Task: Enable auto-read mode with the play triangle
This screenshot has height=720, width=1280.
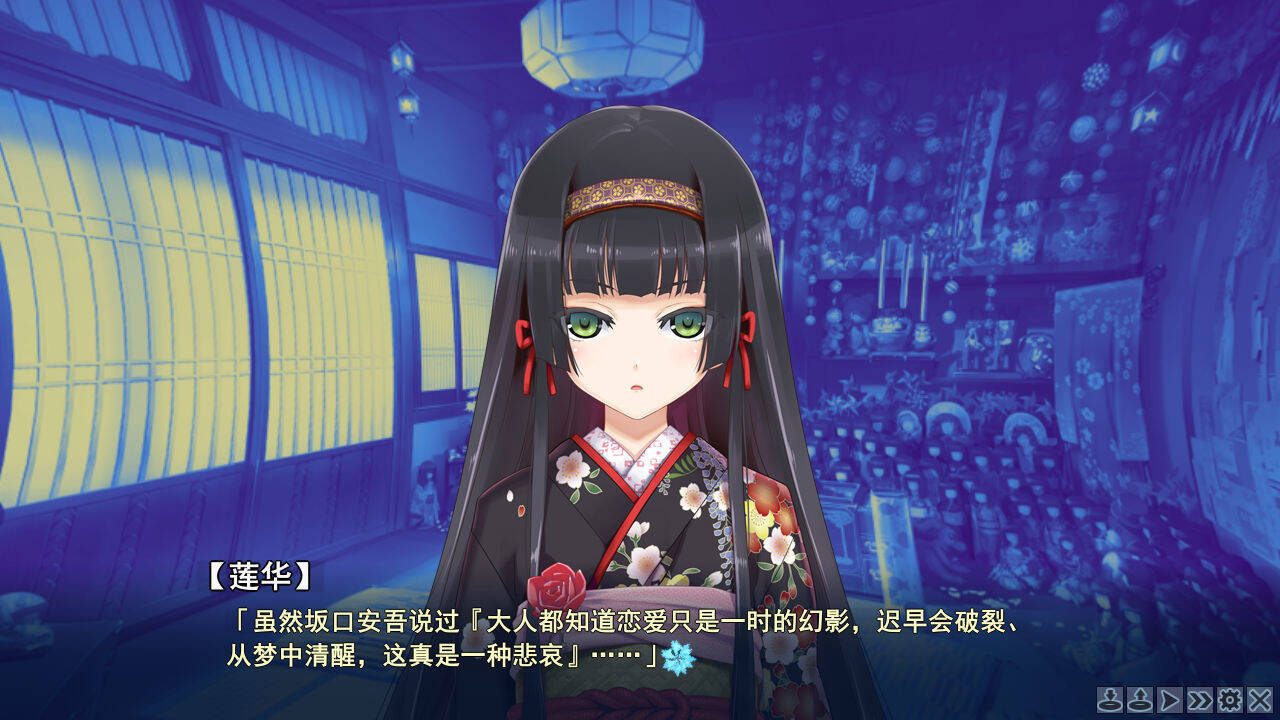Action: 1170,702
